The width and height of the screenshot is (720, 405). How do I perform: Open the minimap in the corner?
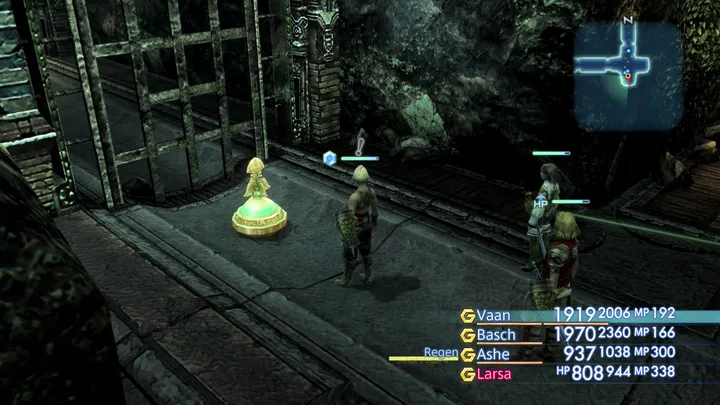[x=628, y=62]
